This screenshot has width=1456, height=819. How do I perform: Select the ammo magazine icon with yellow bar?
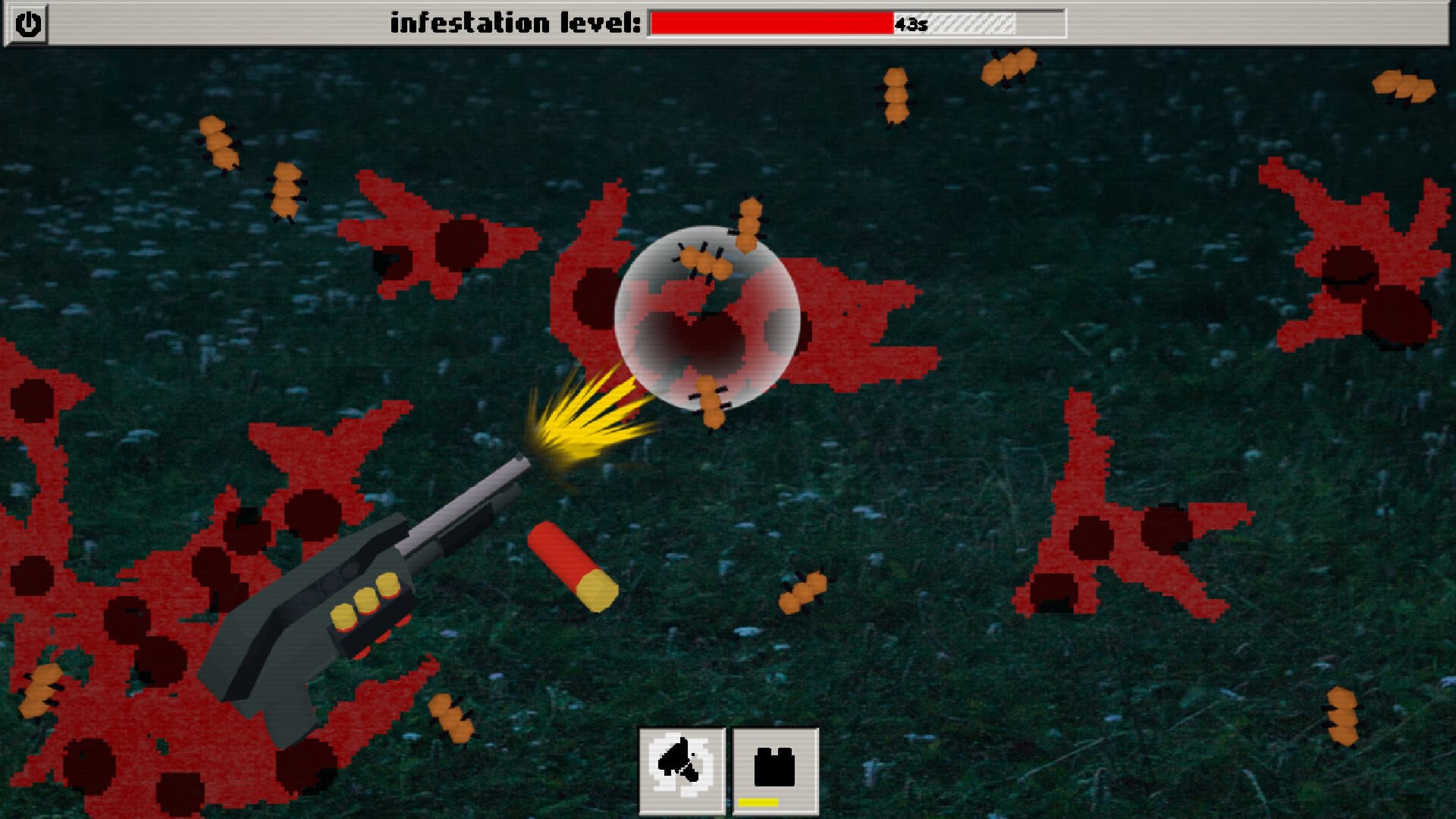click(x=775, y=766)
